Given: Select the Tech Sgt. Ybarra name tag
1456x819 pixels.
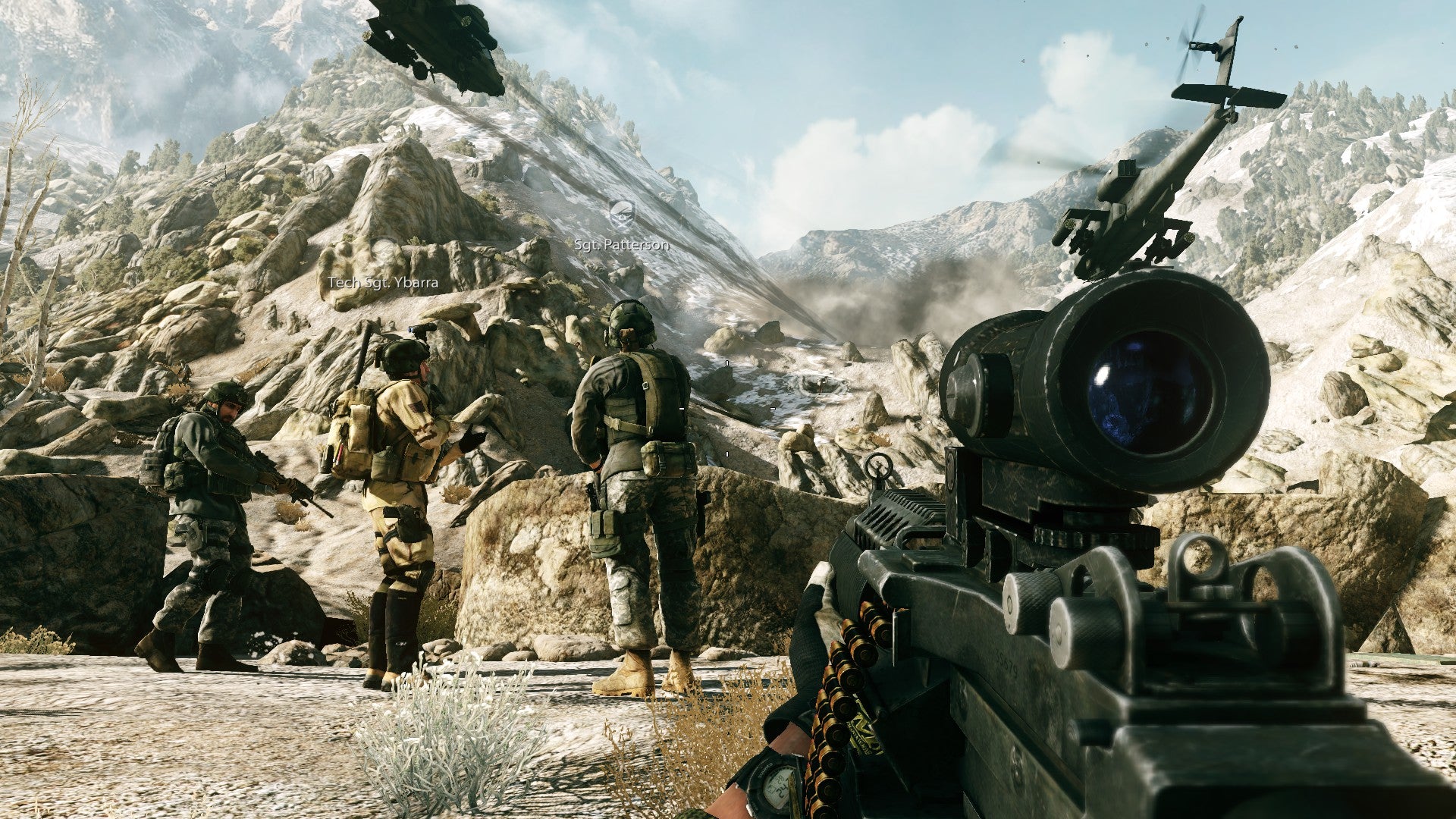Looking at the screenshot, I should [383, 282].
